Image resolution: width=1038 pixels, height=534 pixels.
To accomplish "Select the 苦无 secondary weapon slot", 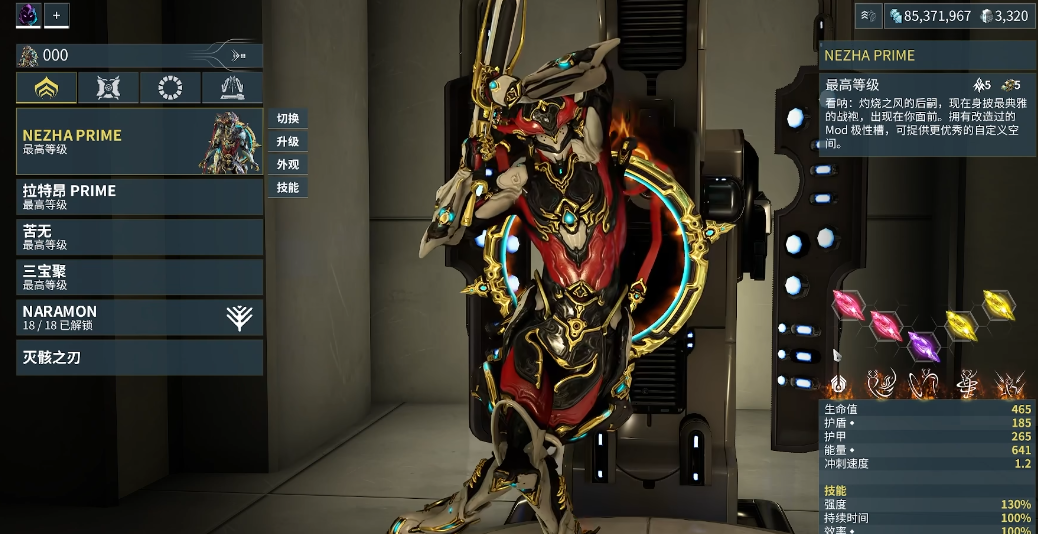I will point(140,237).
